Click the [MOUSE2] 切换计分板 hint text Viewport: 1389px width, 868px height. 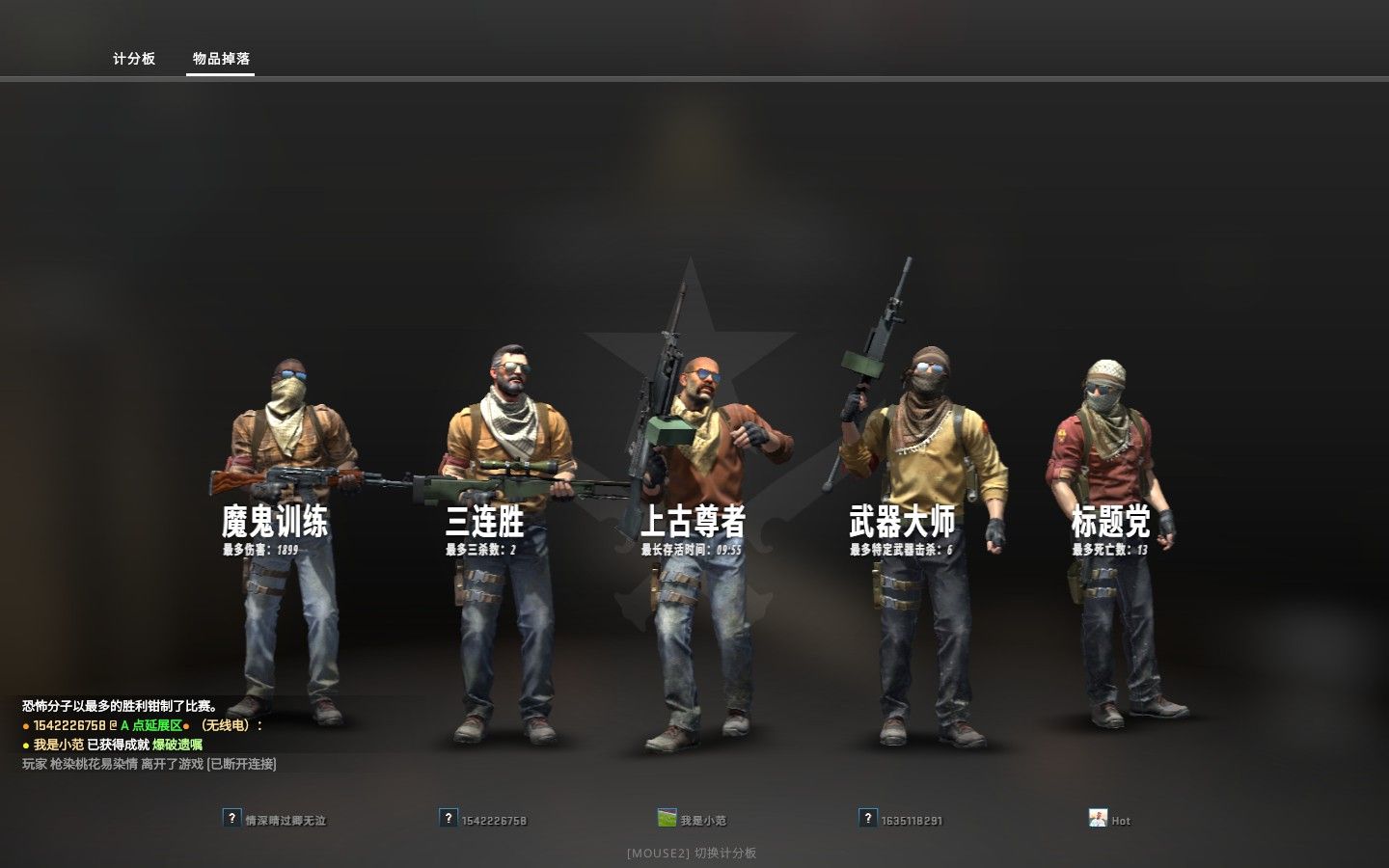tap(694, 853)
